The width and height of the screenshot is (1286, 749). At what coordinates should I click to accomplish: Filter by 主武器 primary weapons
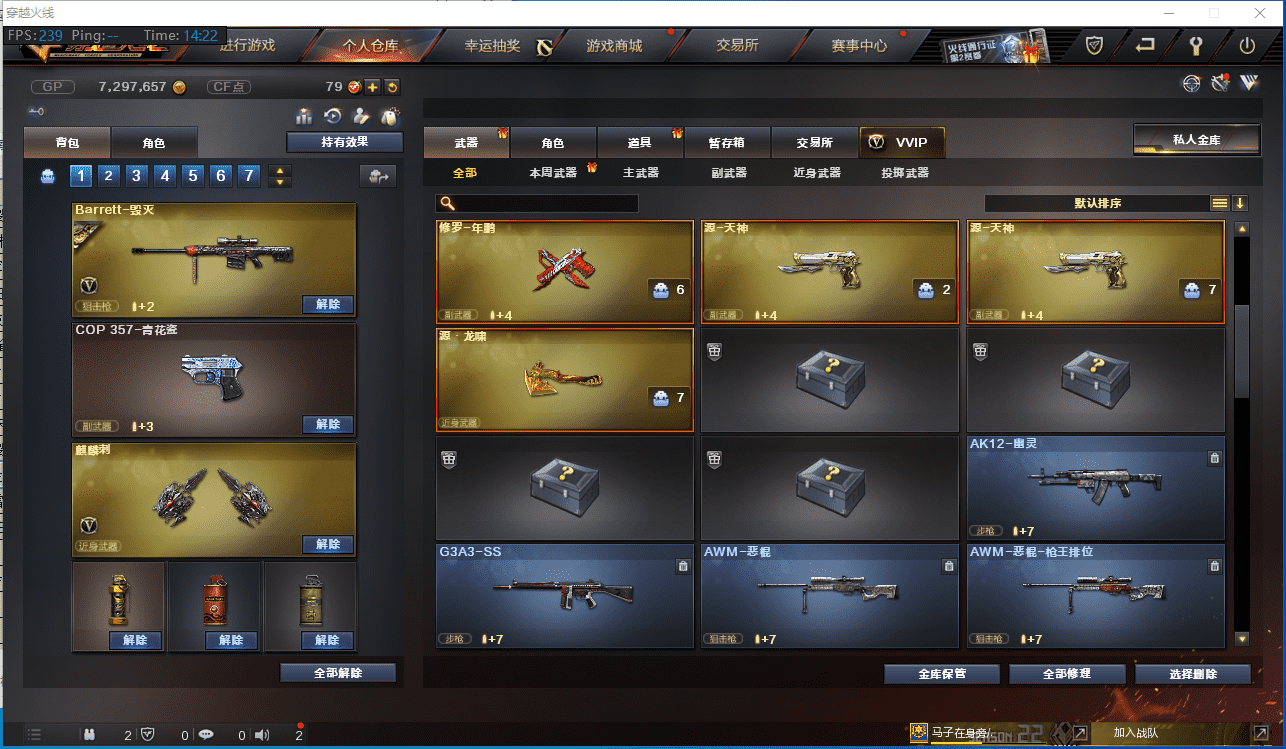coord(641,173)
